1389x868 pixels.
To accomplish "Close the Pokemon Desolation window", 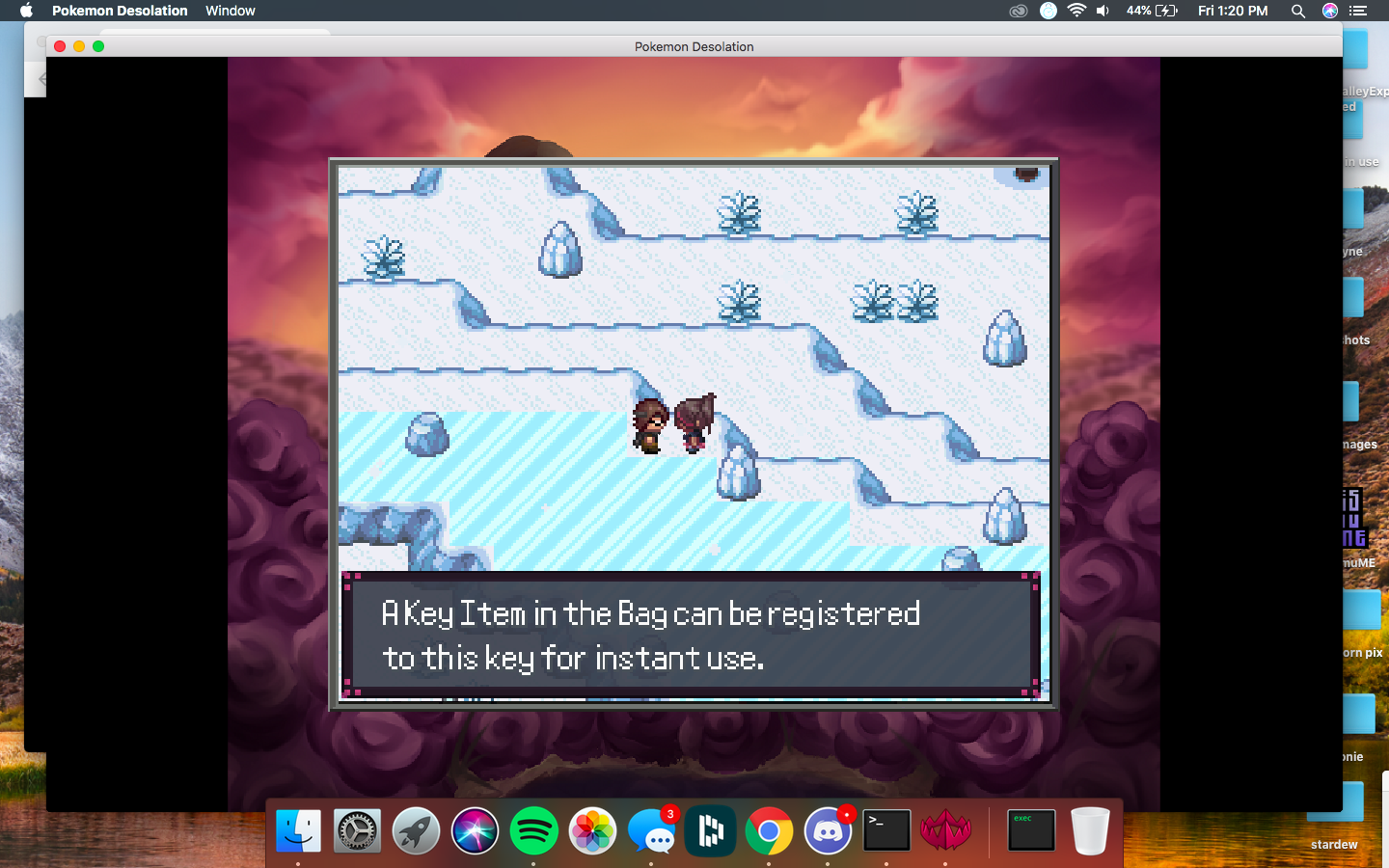I will coord(60,46).
